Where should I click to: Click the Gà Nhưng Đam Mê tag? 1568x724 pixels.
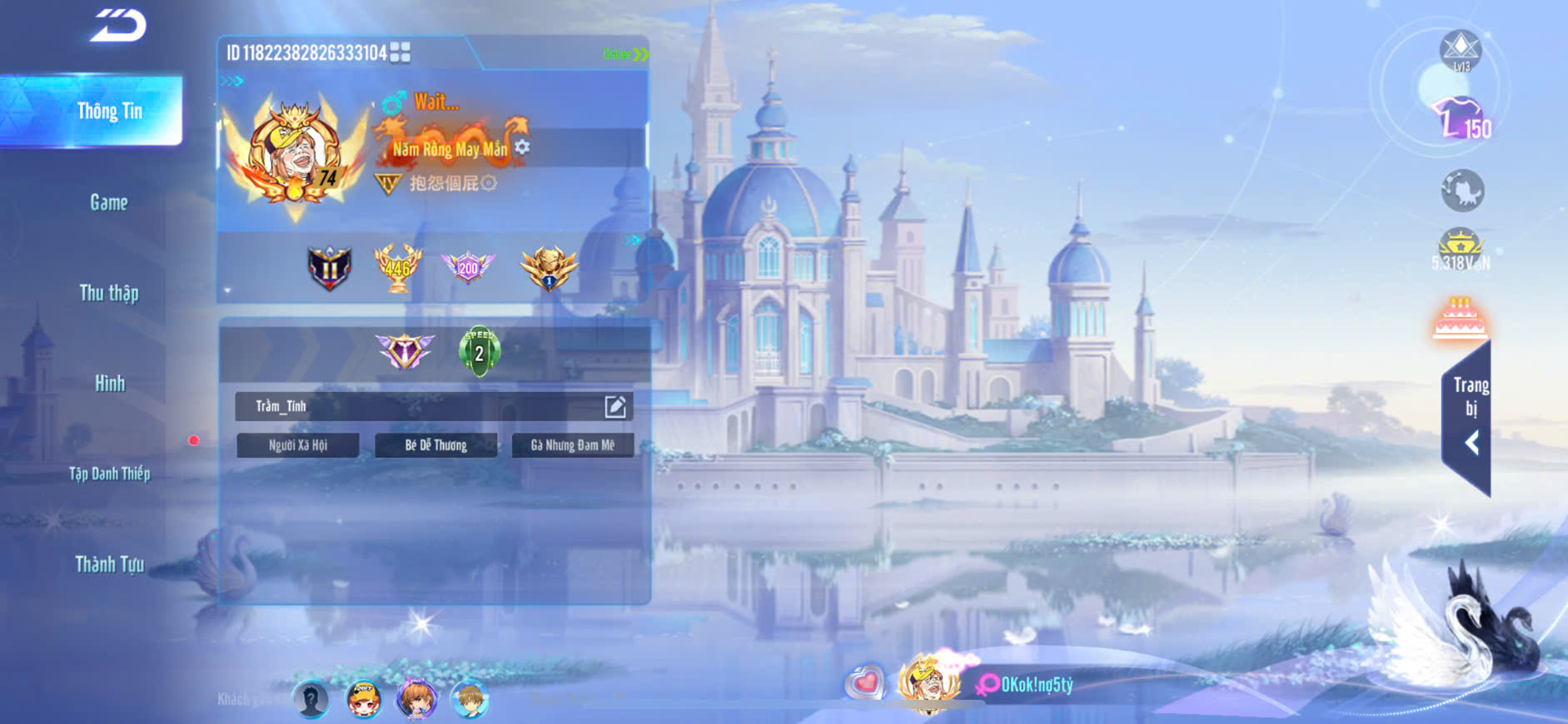tap(573, 445)
